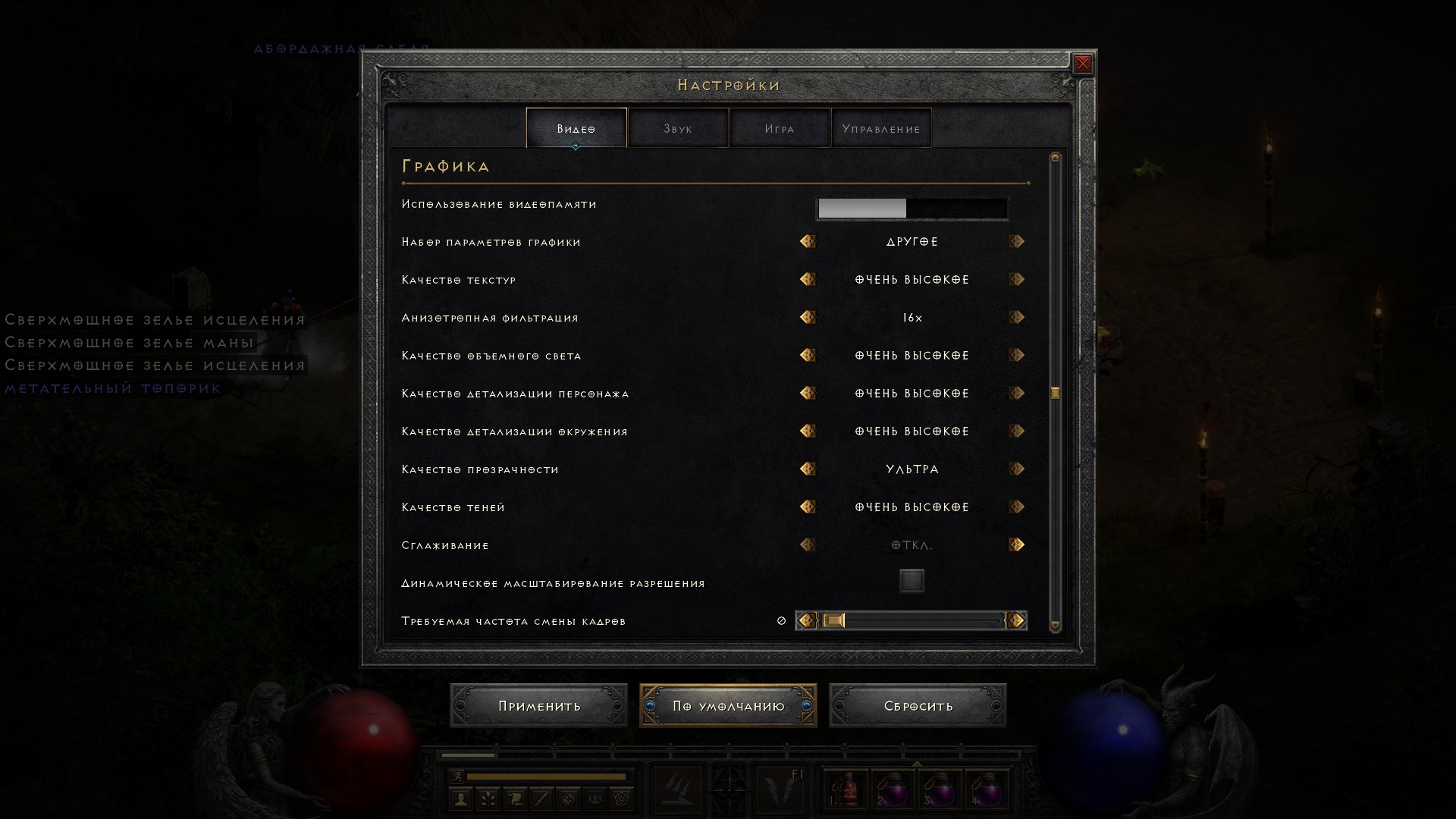Lower Качество детализации окружения with left arrow
The image size is (1456, 819).
coord(808,431)
